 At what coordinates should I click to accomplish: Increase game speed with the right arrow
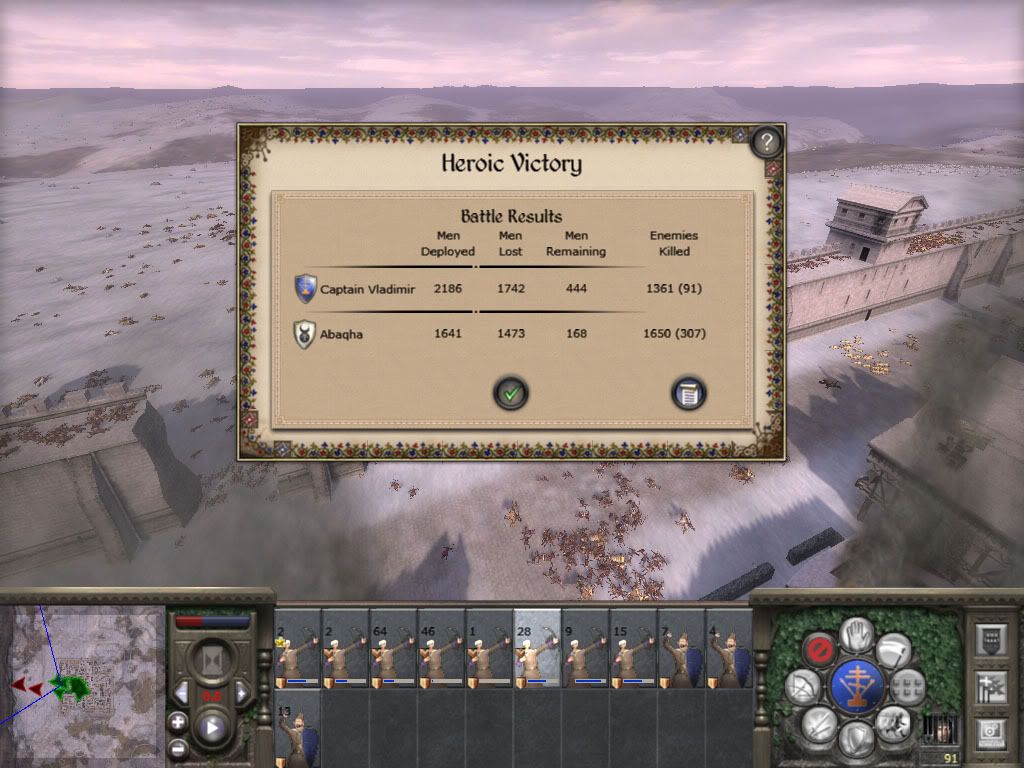(241, 692)
